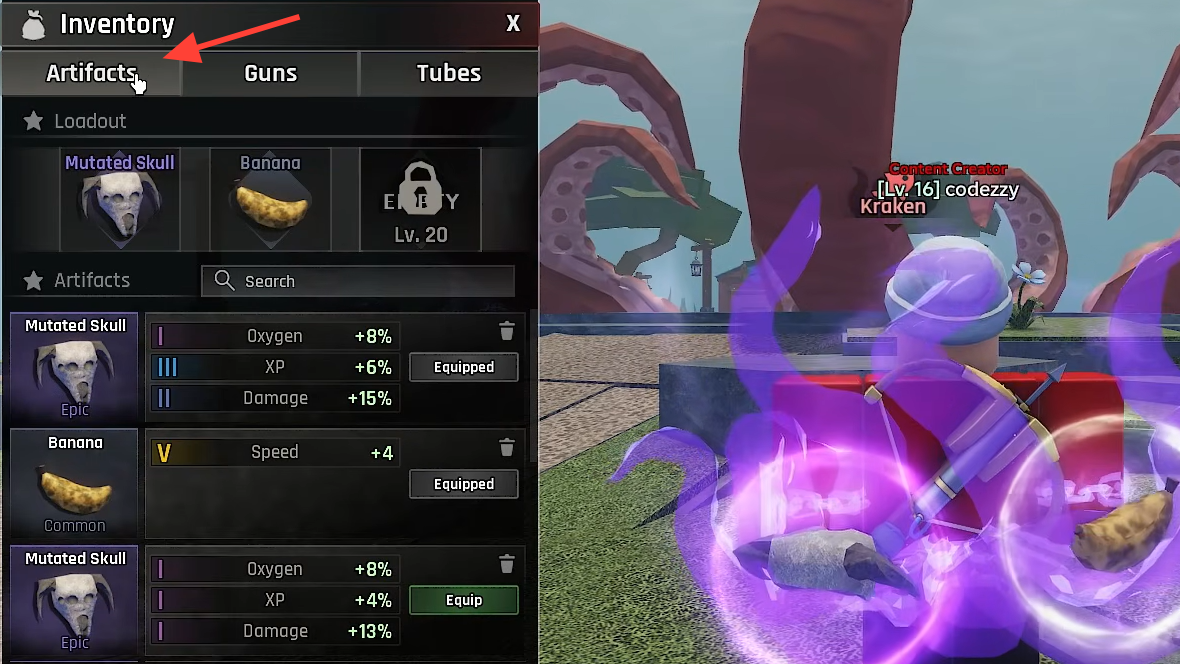
Task: Switch to the Guns tab
Action: [270, 73]
